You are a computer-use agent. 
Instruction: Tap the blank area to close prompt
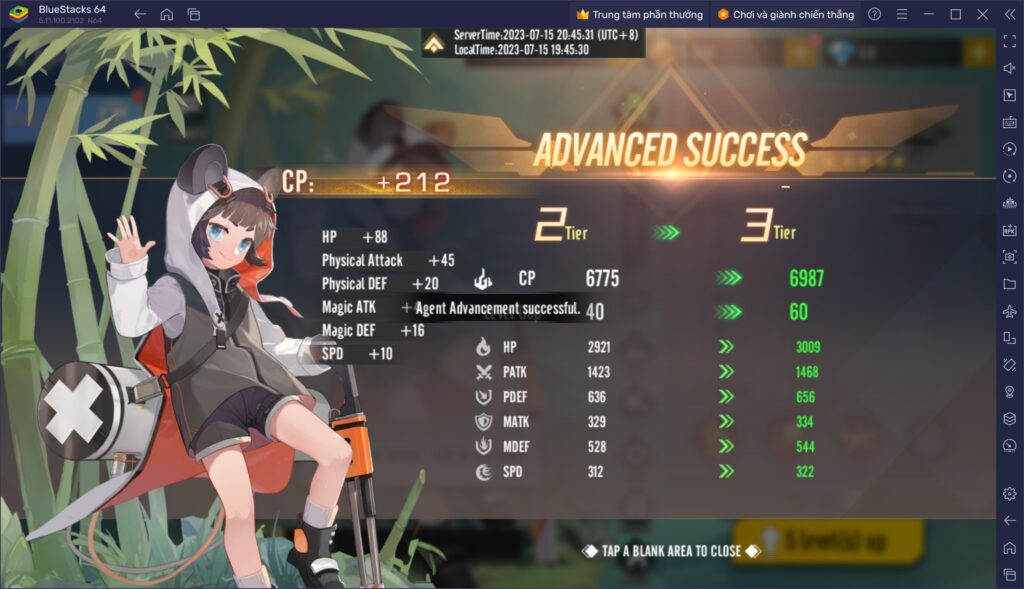click(x=671, y=551)
